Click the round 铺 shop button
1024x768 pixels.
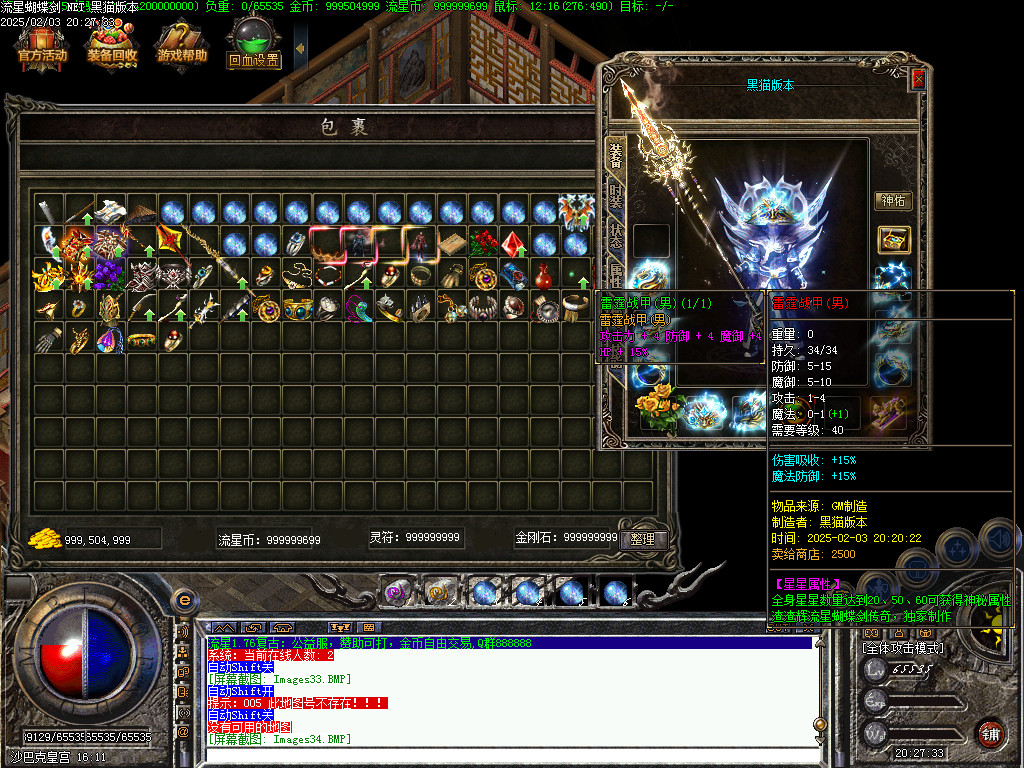click(x=989, y=733)
